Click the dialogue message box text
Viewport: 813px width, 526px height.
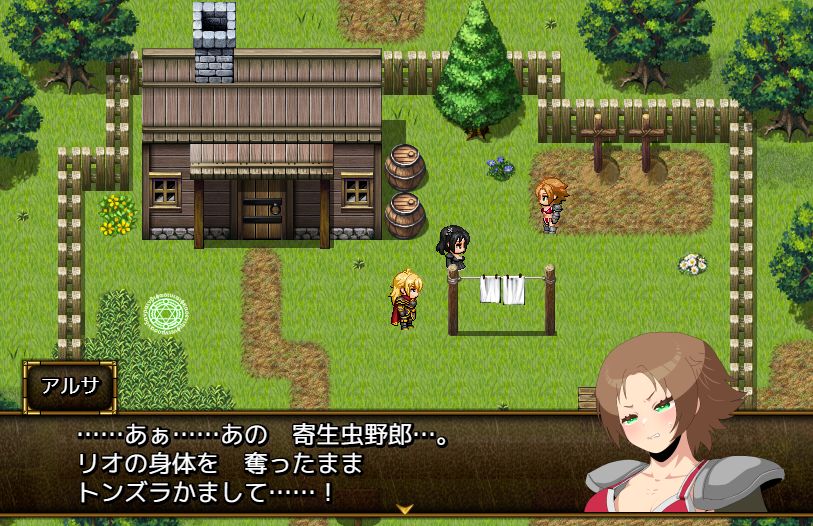pyautogui.click(x=260, y=464)
